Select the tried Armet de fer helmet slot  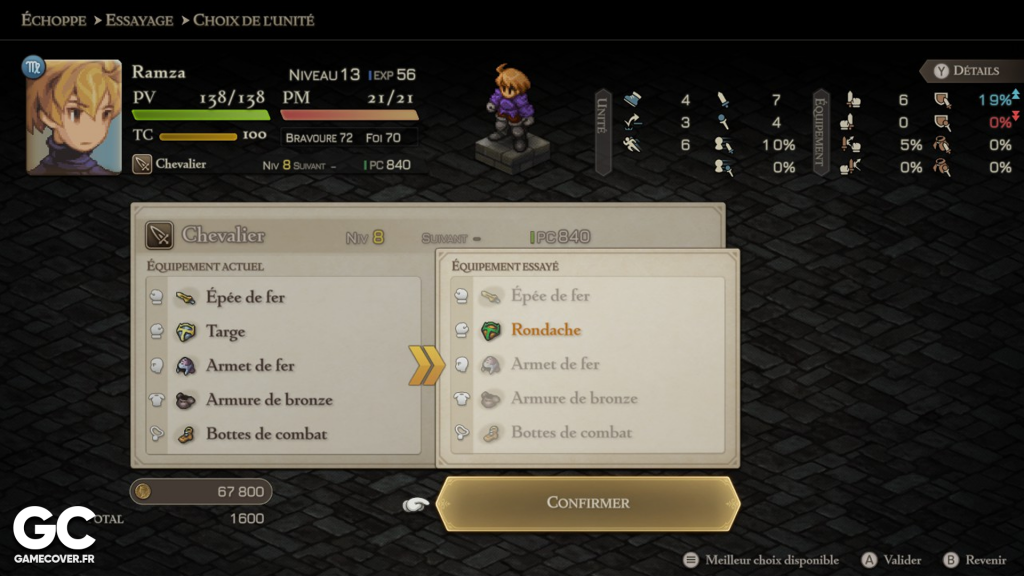tap(555, 364)
